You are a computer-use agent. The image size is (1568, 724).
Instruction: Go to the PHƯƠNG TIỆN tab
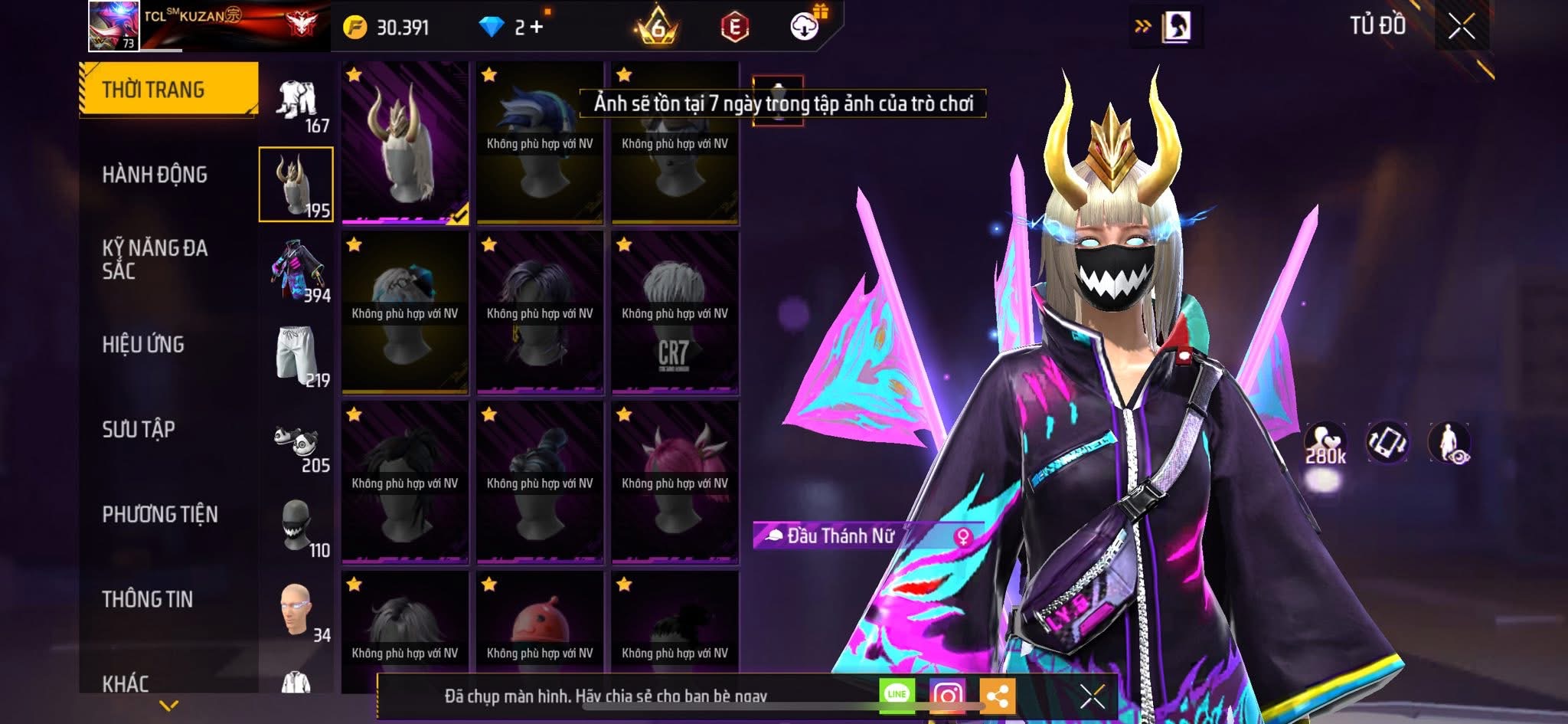tap(160, 514)
